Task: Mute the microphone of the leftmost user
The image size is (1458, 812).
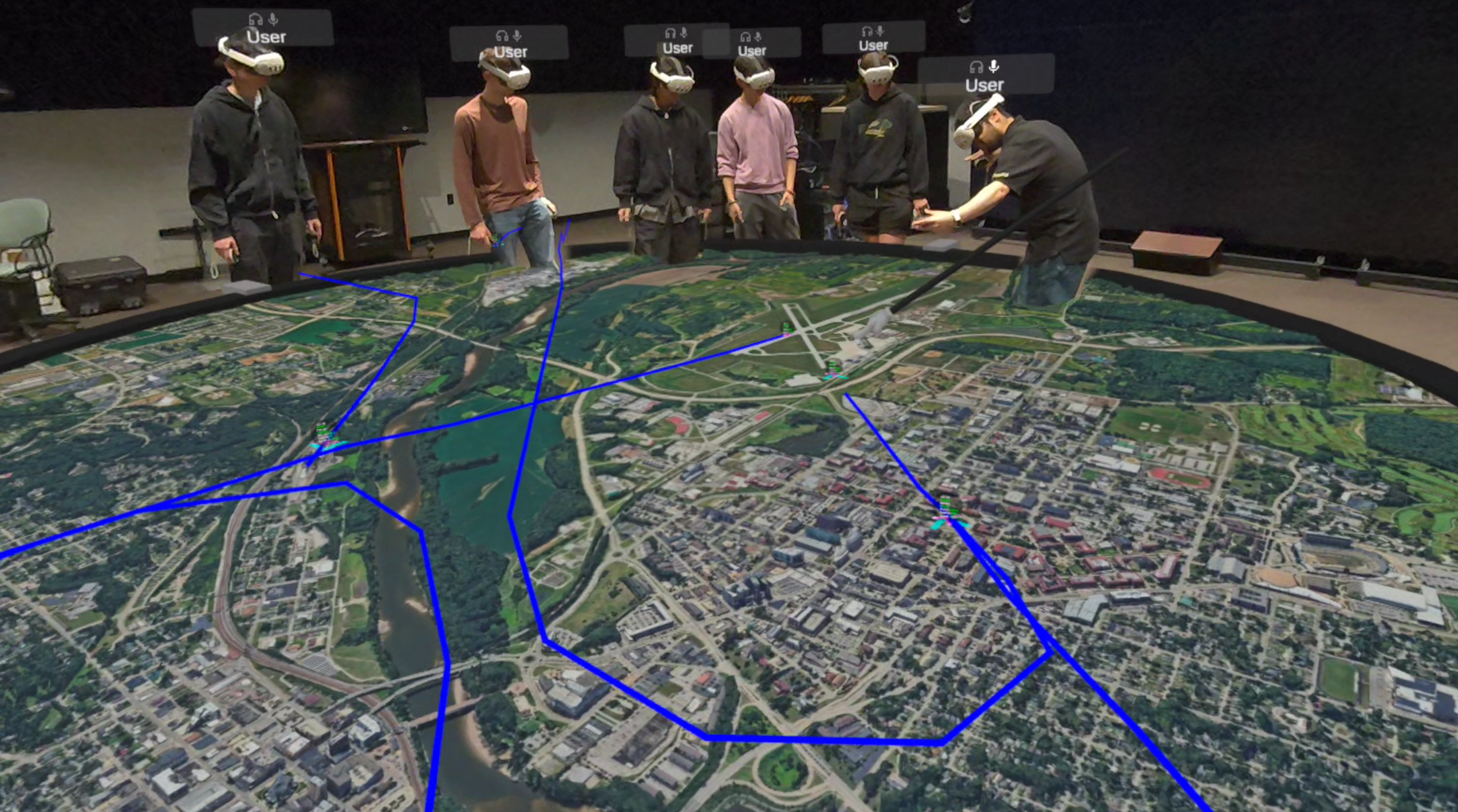Action: tap(273, 19)
